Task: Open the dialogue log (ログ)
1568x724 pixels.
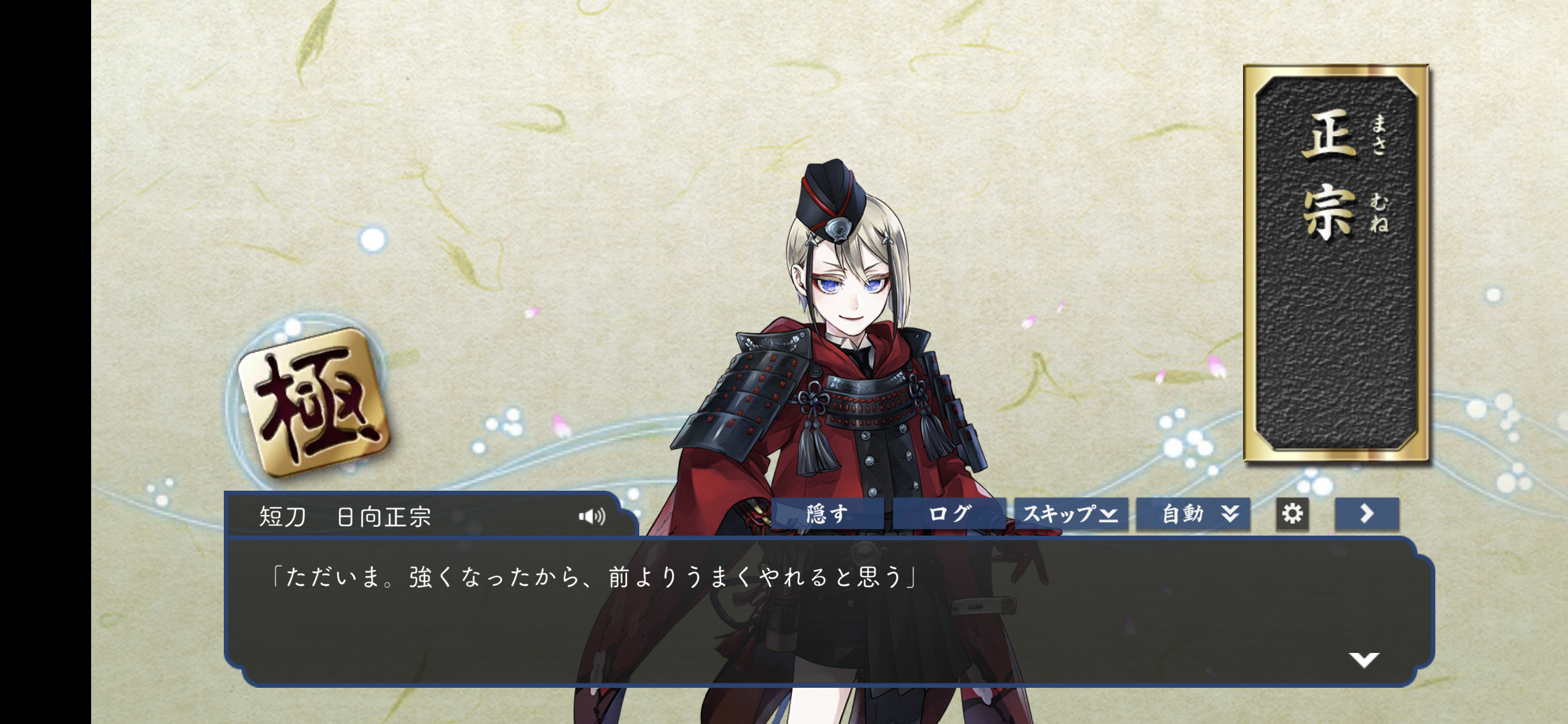Action: [x=949, y=514]
